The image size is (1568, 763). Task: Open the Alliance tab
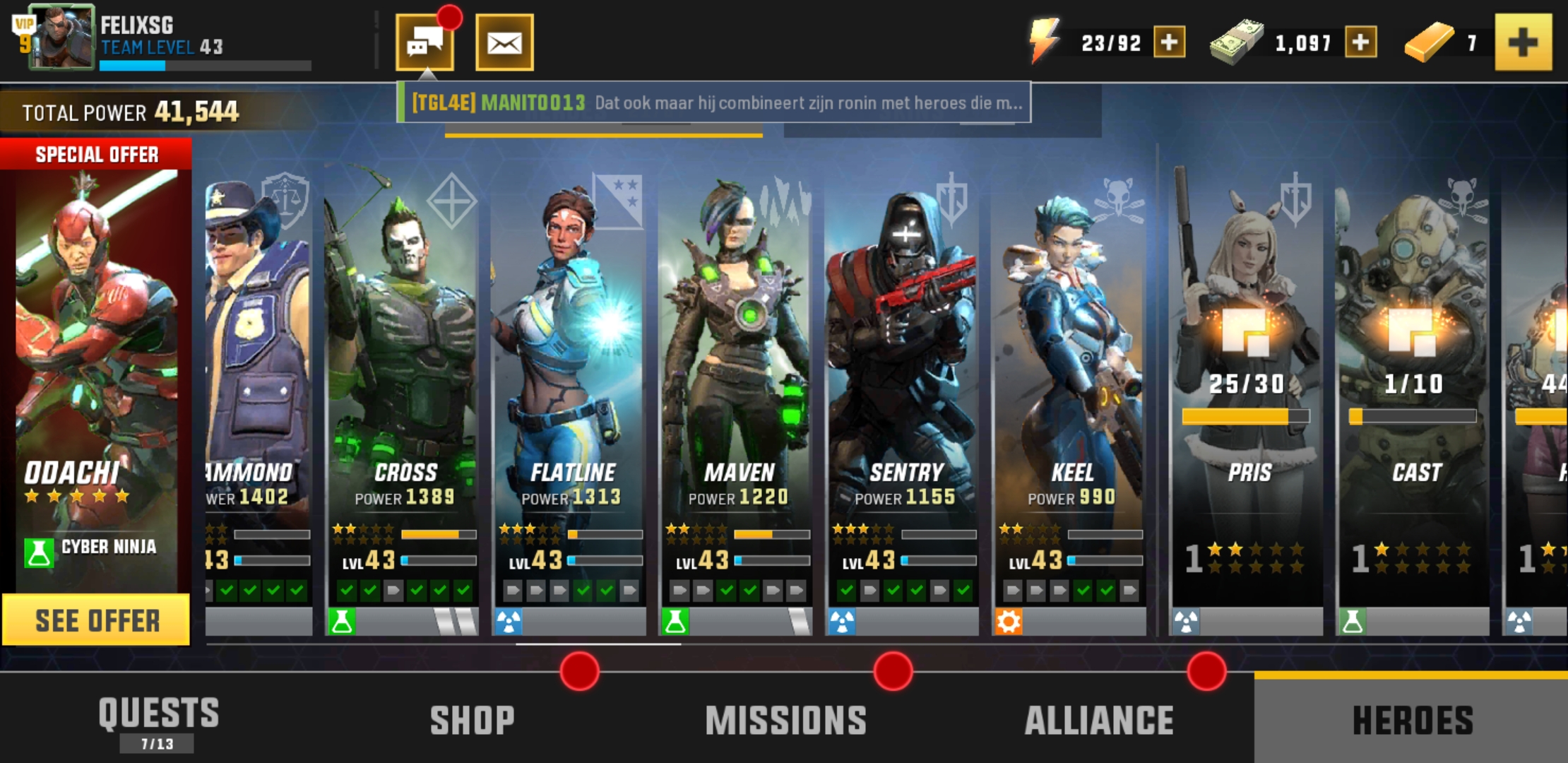(x=1099, y=719)
